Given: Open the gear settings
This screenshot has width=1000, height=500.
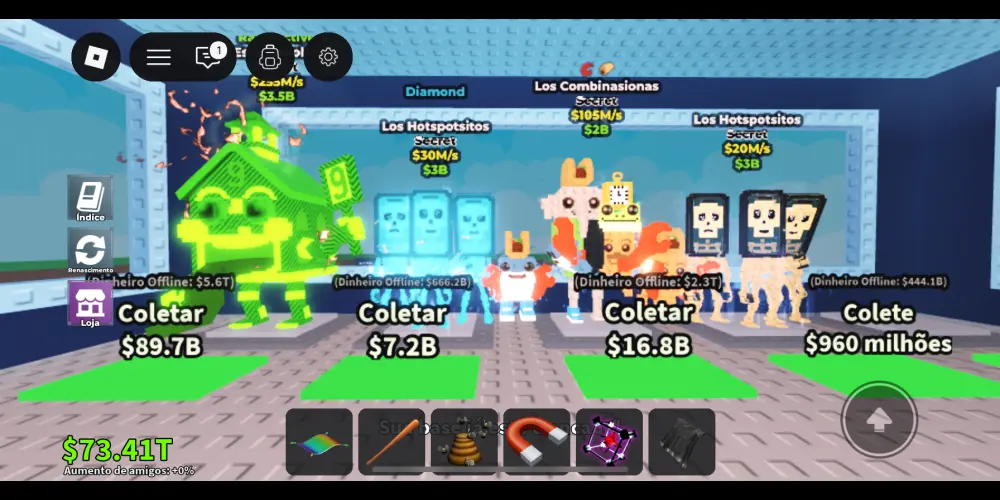Looking at the screenshot, I should (x=328, y=57).
